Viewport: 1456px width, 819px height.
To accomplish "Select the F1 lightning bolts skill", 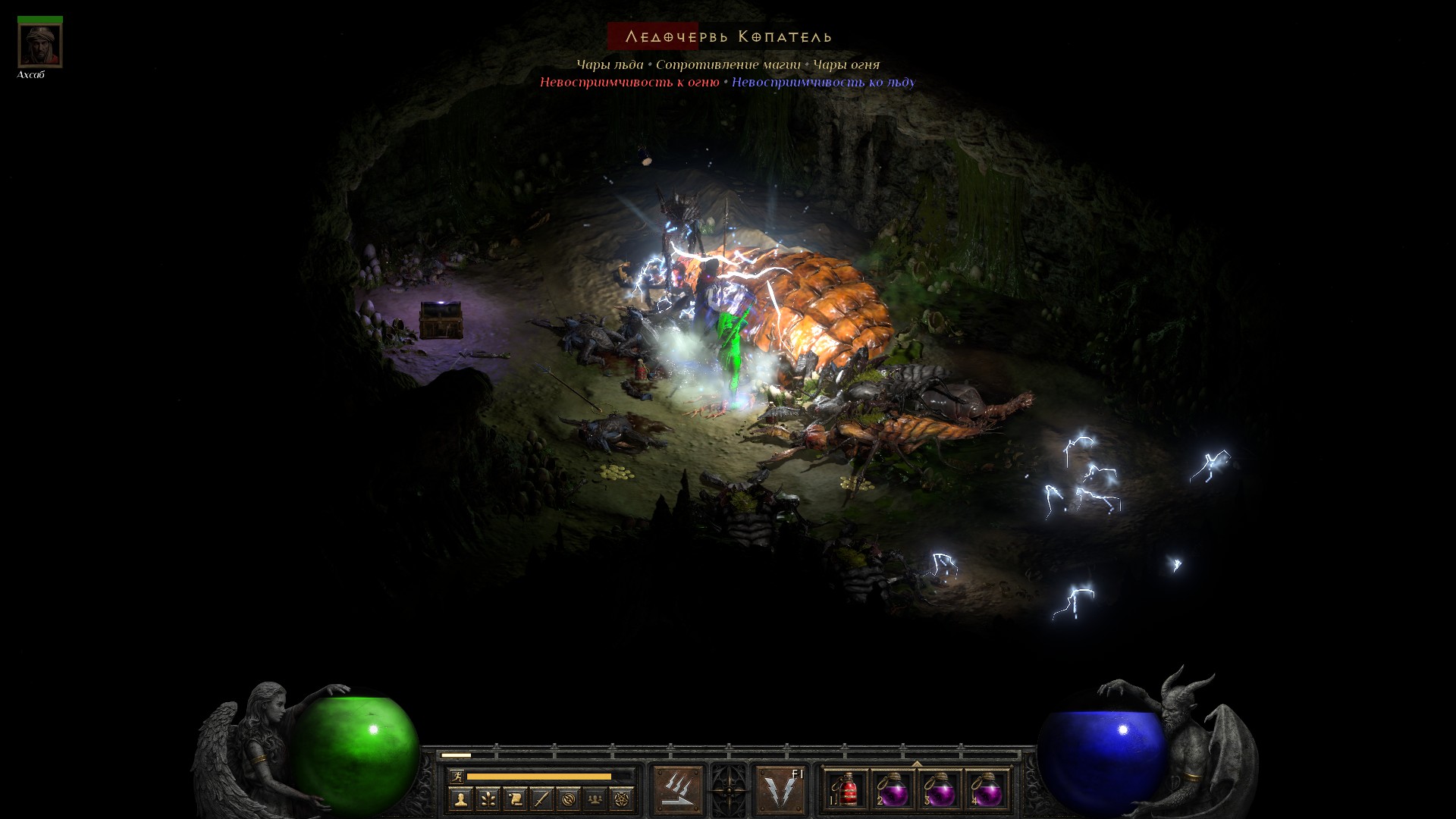I will pos(780,790).
